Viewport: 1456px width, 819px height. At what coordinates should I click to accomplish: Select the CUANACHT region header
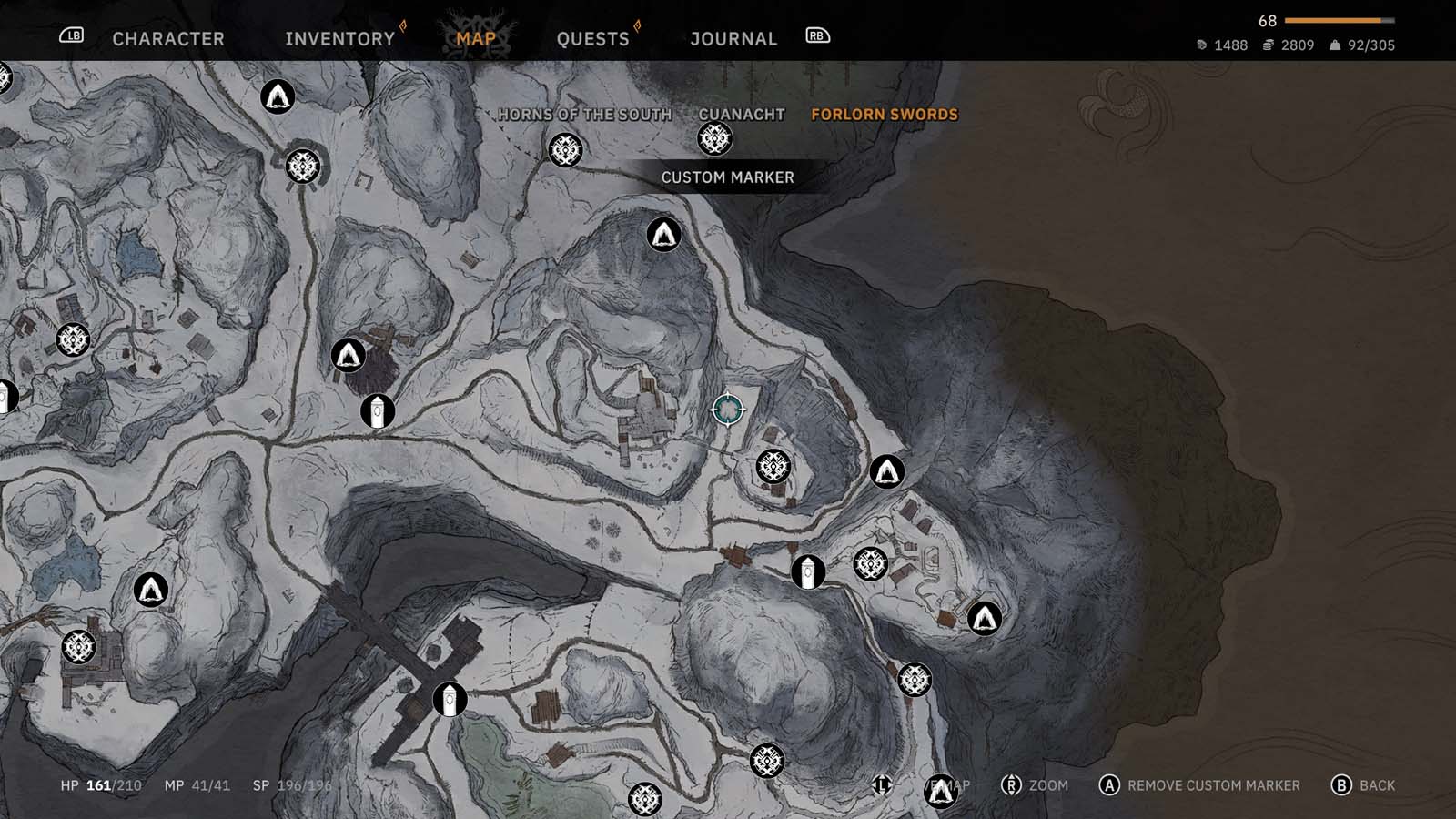(741, 115)
